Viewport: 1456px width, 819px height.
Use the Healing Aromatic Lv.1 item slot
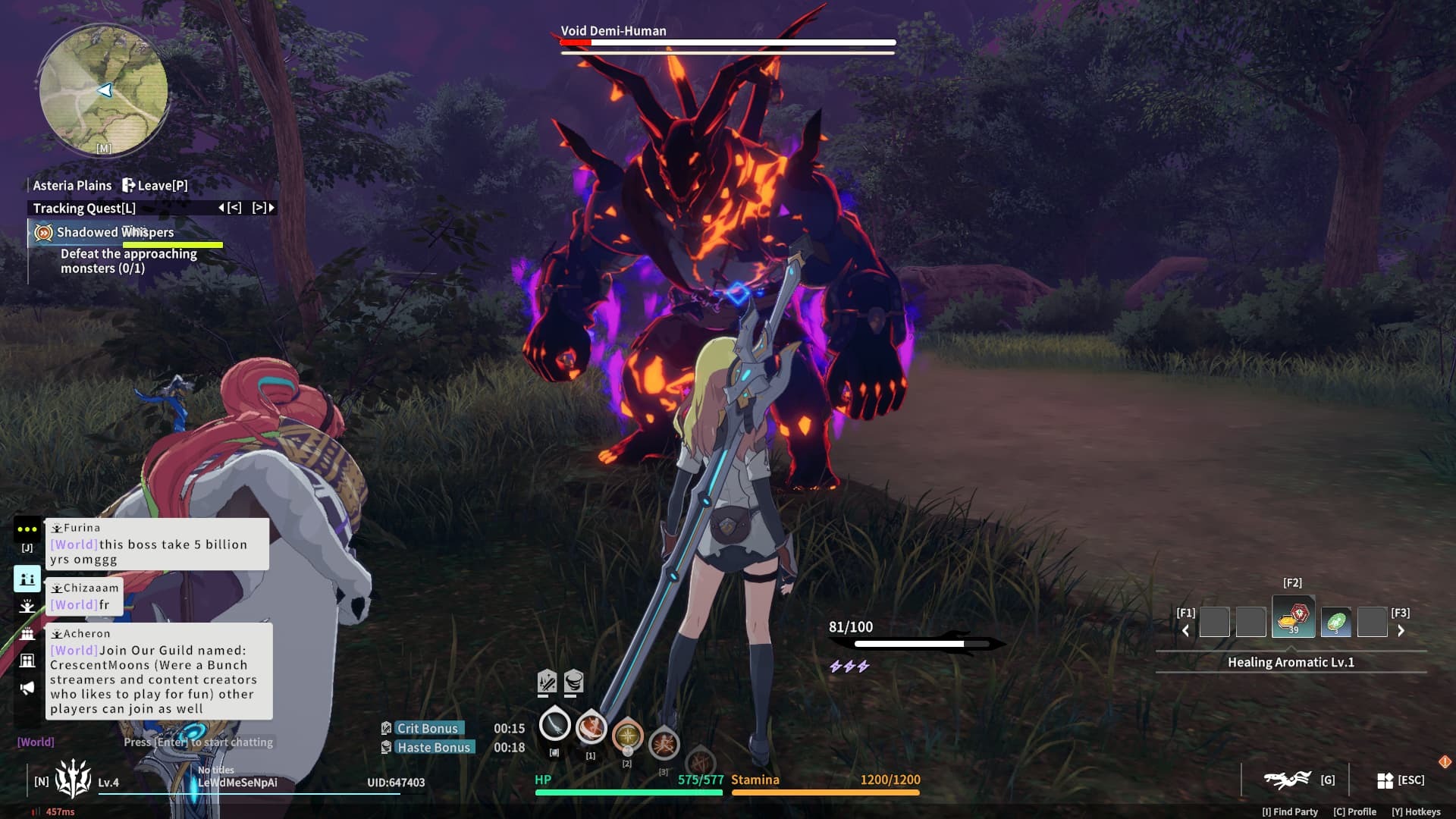pos(1293,619)
